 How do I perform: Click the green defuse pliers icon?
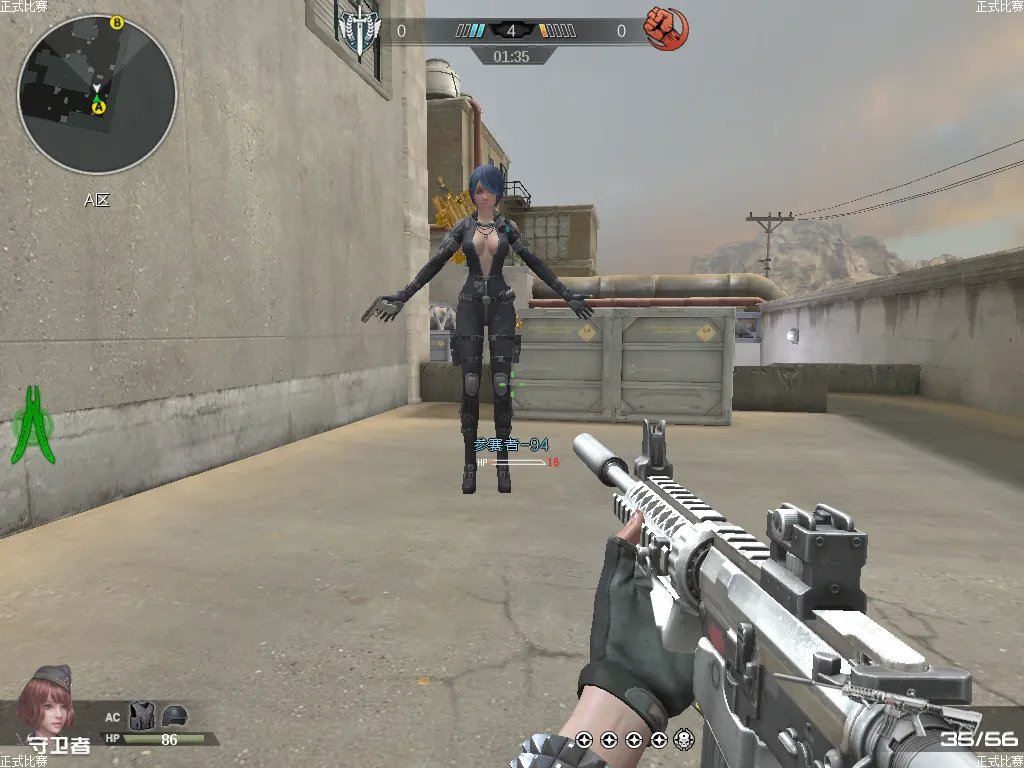pos(34,425)
